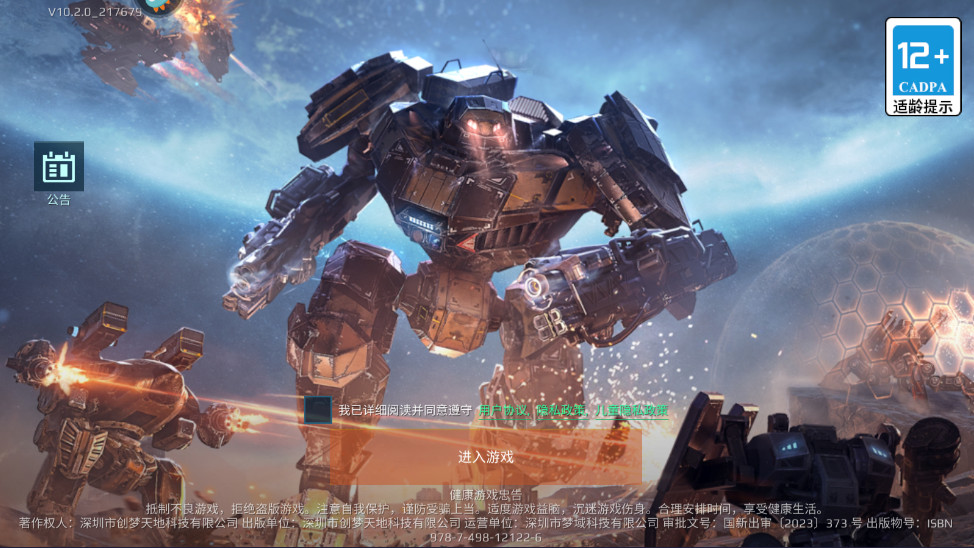This screenshot has width=974, height=548.
Task: Open the 公告 announcements icon
Action: click(x=59, y=167)
